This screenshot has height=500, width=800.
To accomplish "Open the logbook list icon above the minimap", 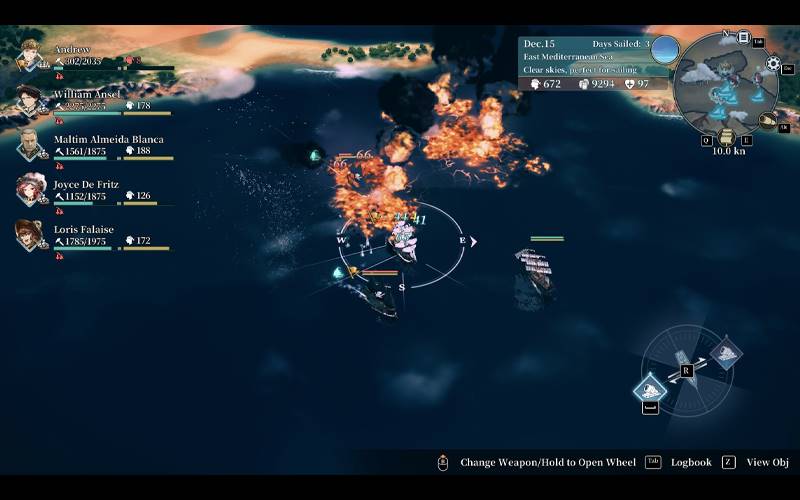I will pos(743,37).
